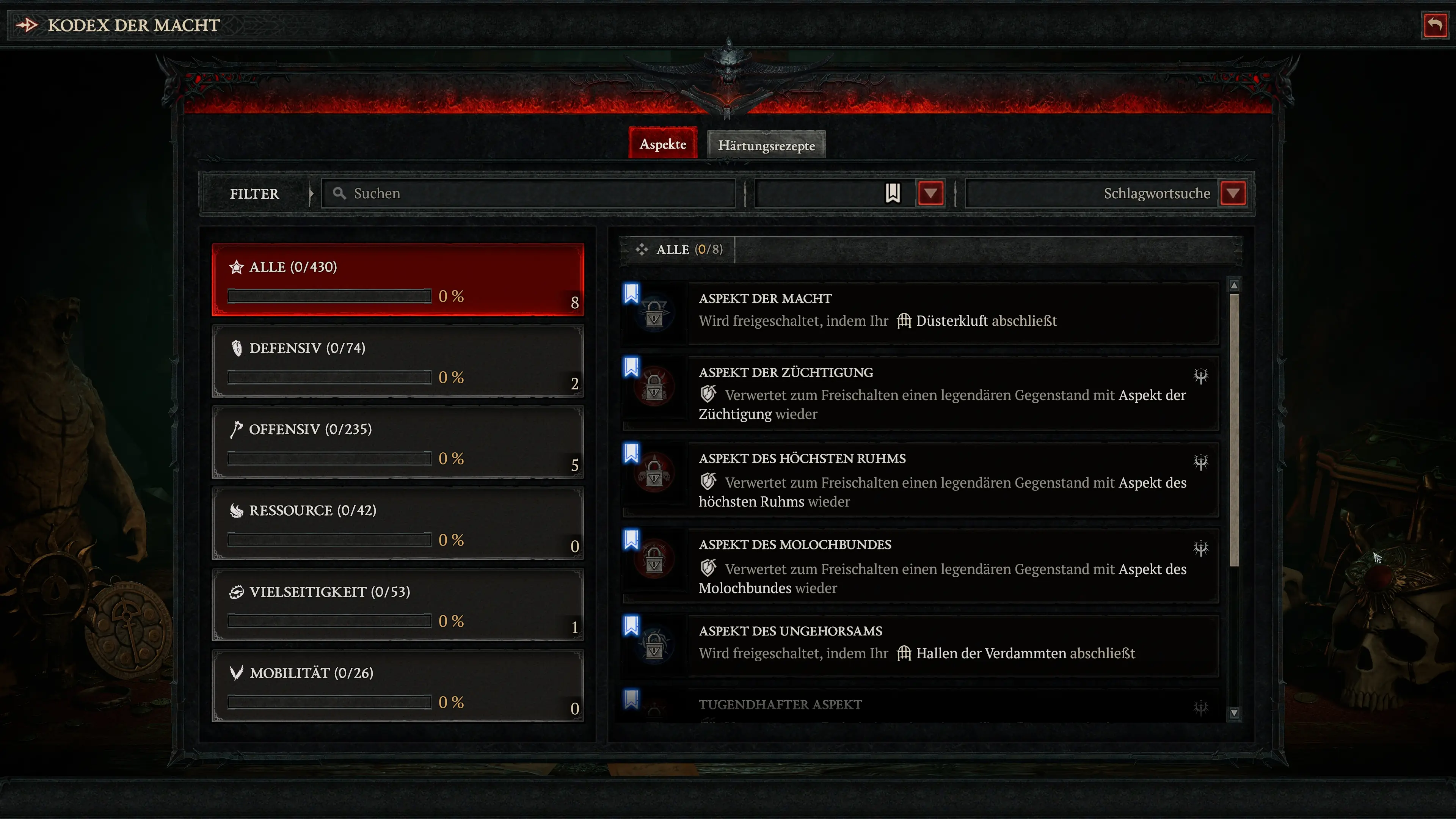Open the bookmark filter dropdown
This screenshot has height=819, width=1456.
[930, 193]
